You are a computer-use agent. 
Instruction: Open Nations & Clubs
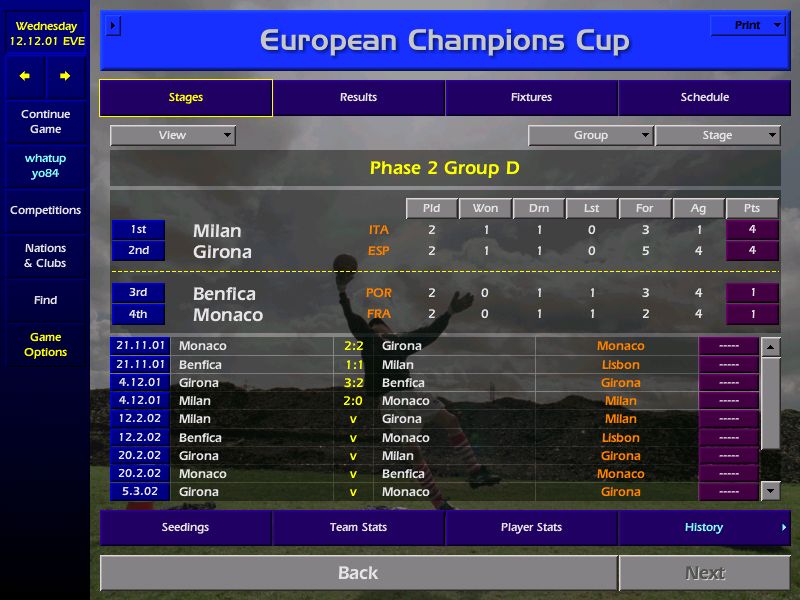point(45,256)
